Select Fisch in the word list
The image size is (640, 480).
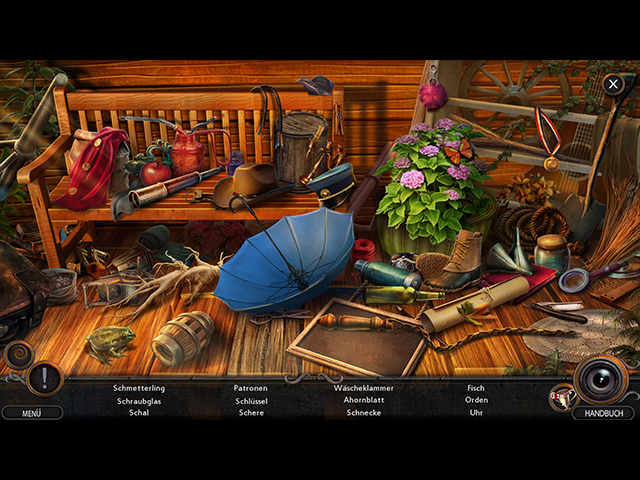476,388
